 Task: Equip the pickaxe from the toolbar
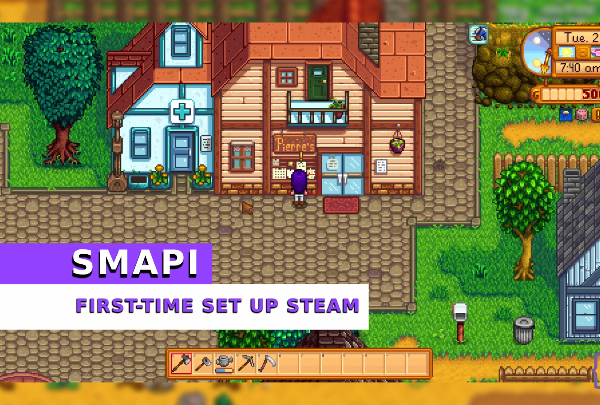pyautogui.click(x=244, y=364)
